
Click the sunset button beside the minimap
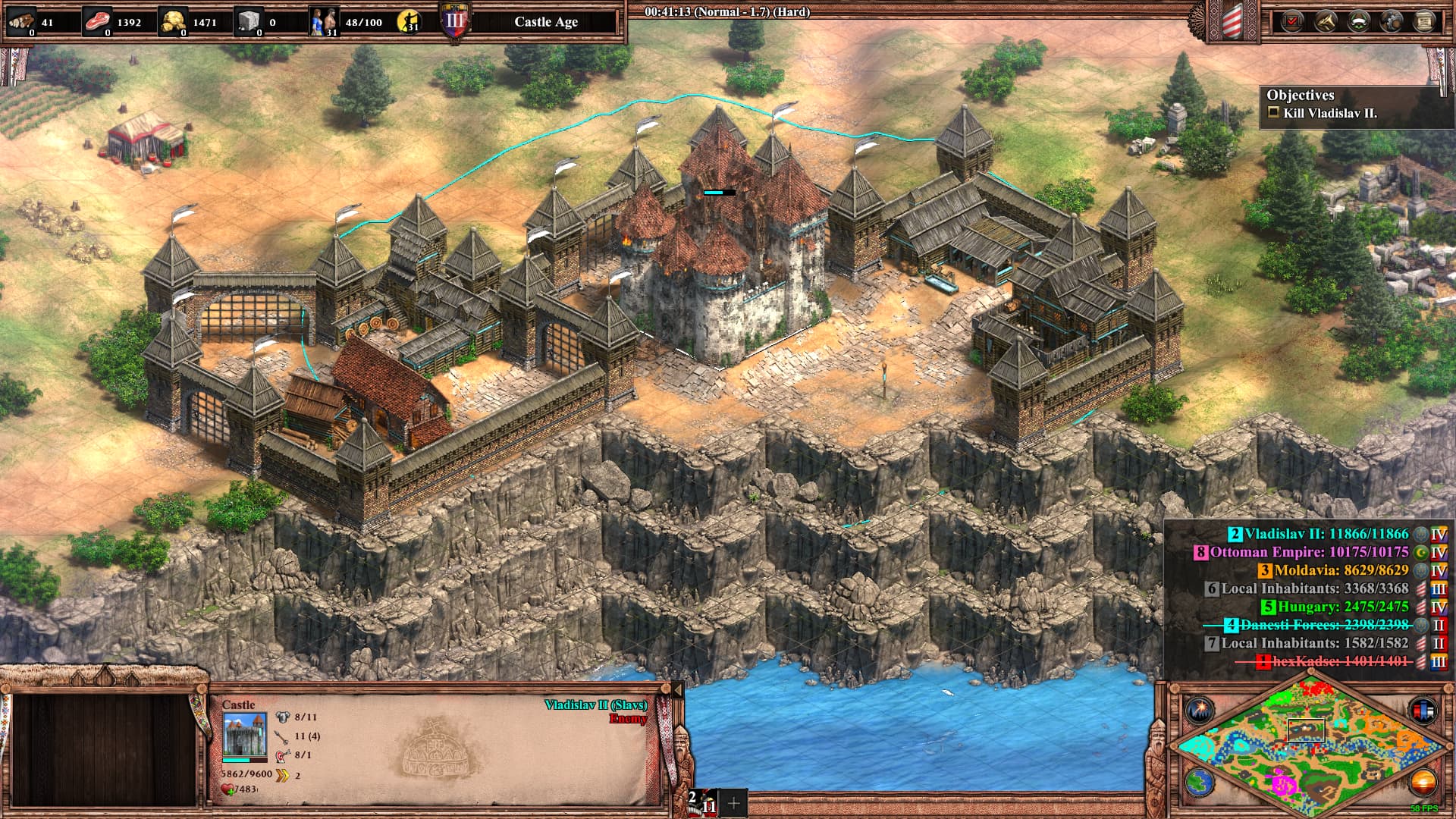1423,782
